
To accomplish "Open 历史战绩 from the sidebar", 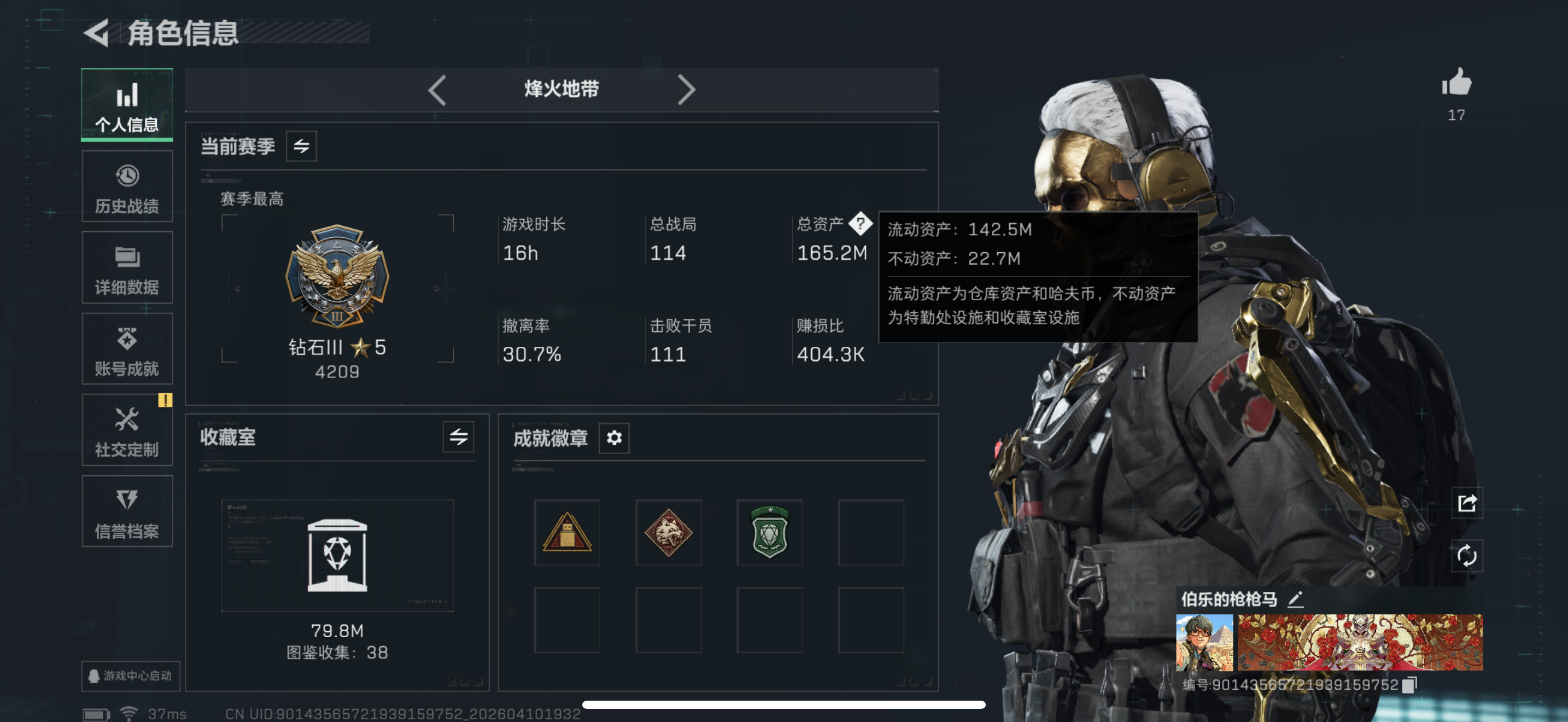I will click(x=127, y=187).
